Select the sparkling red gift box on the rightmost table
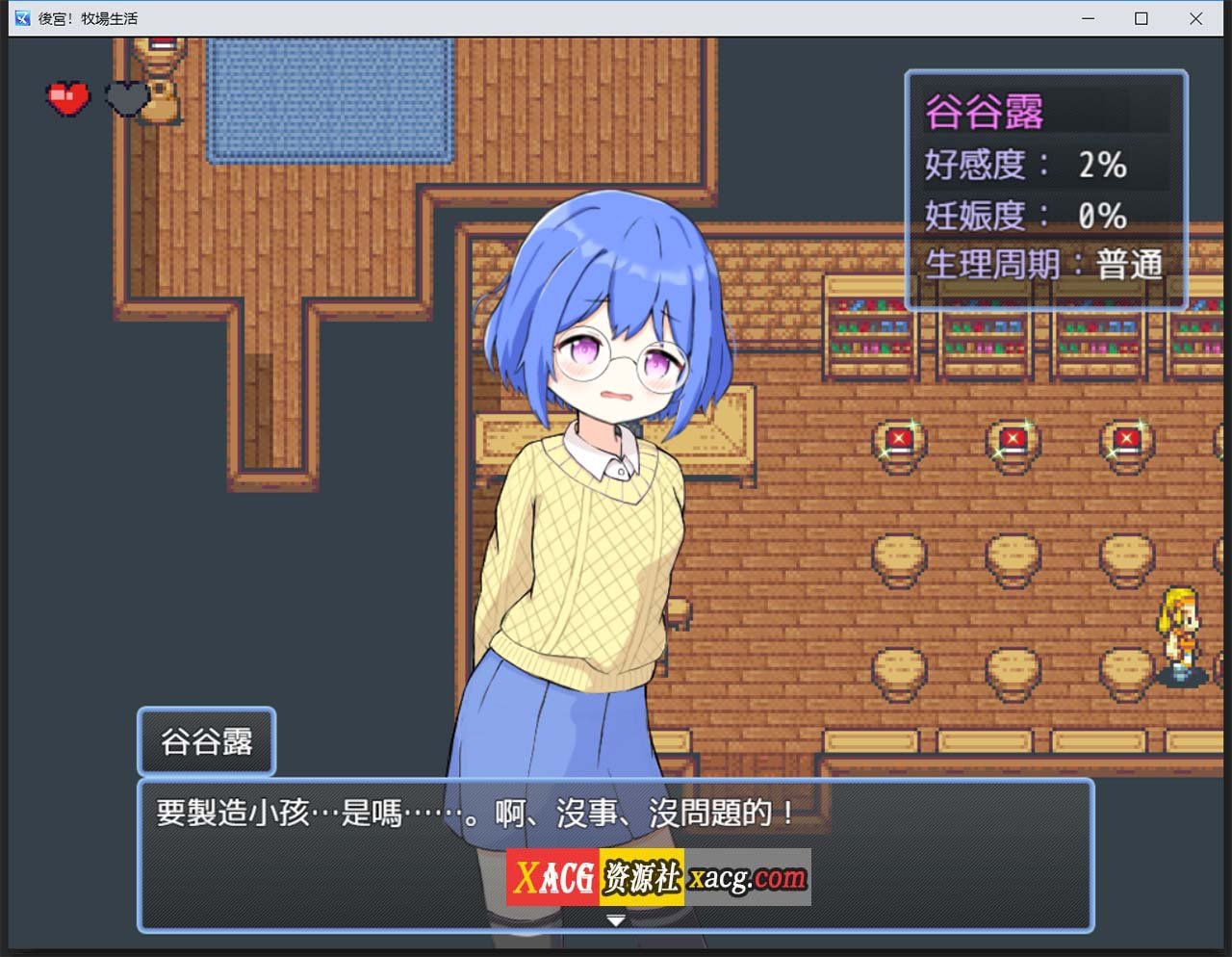 point(1126,438)
